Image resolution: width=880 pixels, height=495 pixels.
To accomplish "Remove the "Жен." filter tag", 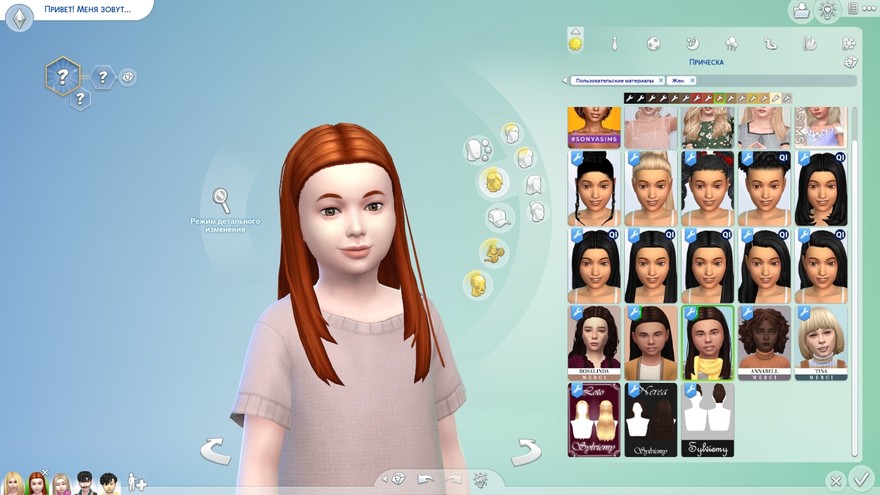I will click(692, 80).
